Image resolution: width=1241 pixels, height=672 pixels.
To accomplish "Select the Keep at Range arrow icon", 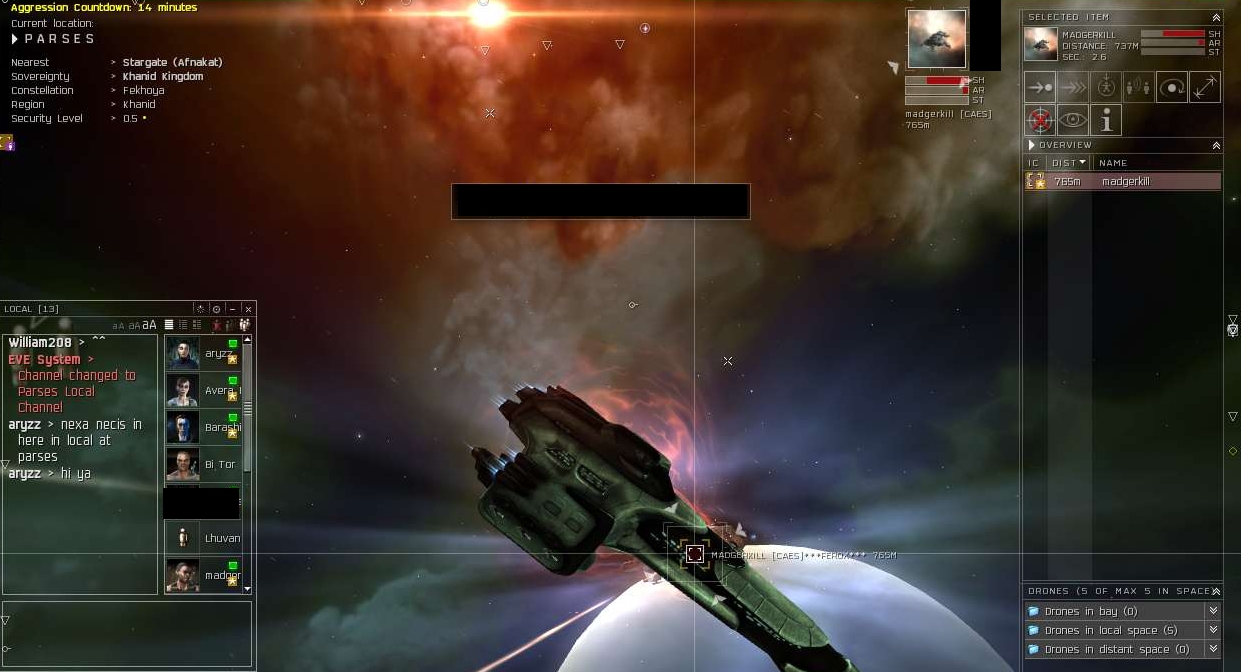I will coord(1205,87).
